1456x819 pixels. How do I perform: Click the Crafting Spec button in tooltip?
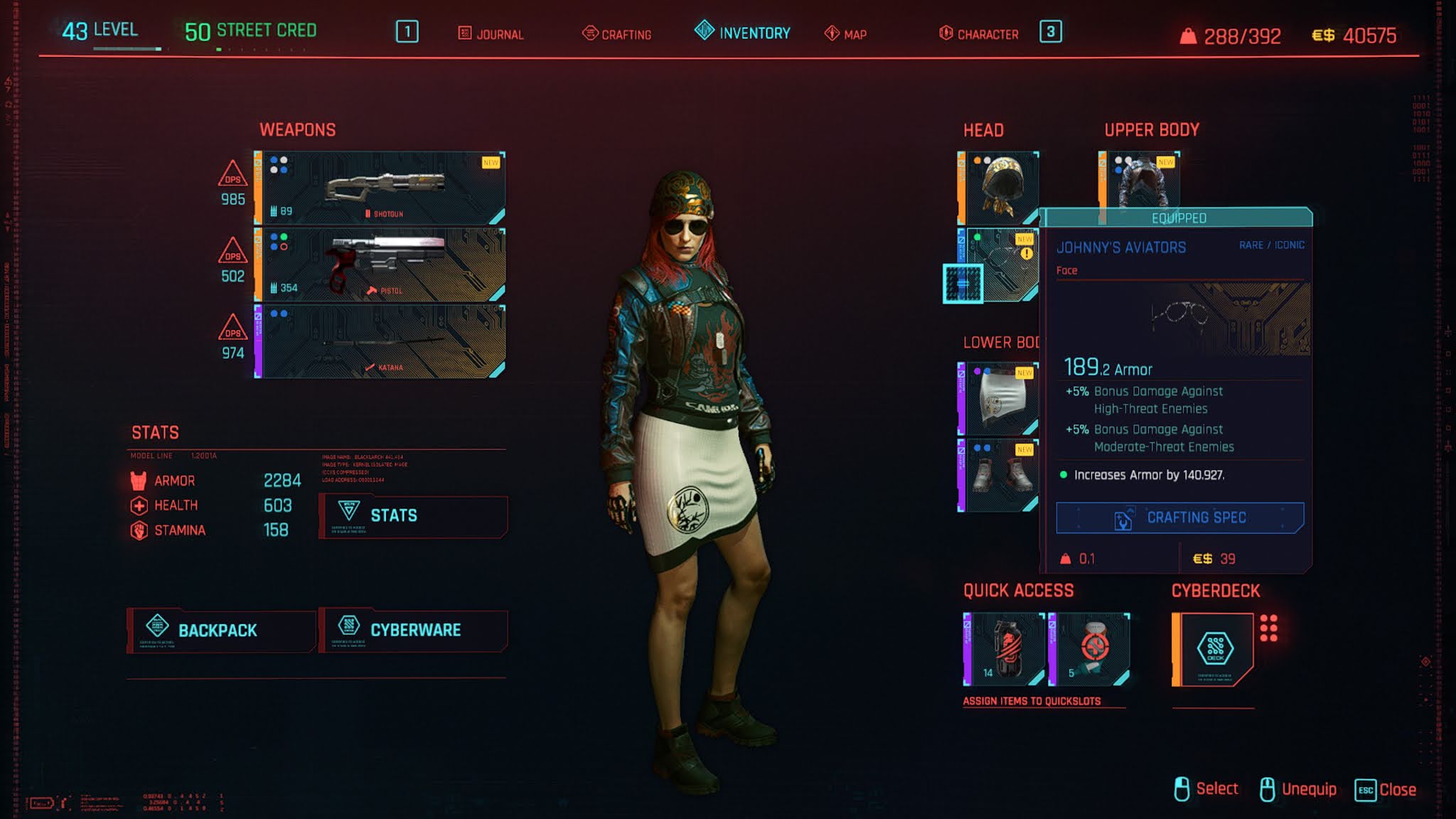[x=1180, y=518]
